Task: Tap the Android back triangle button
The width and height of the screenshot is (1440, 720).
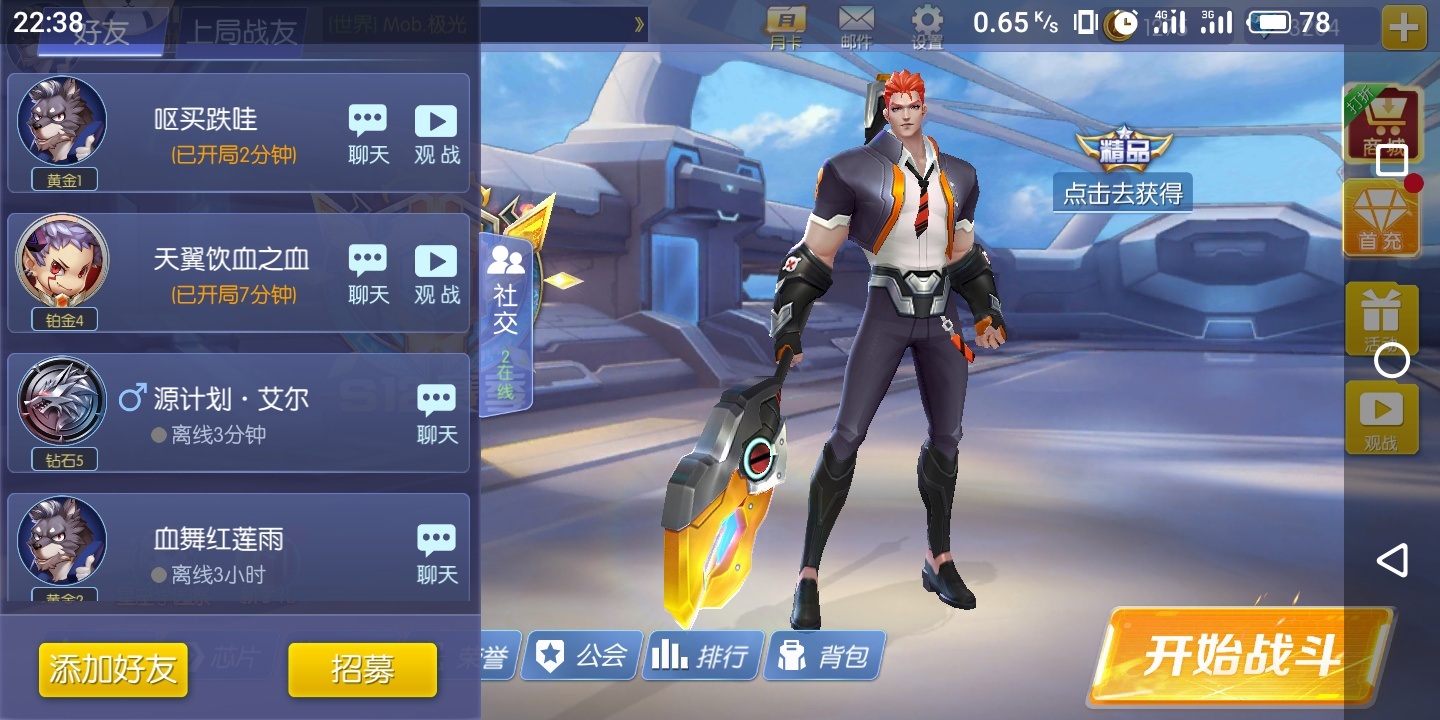Action: pos(1392,560)
